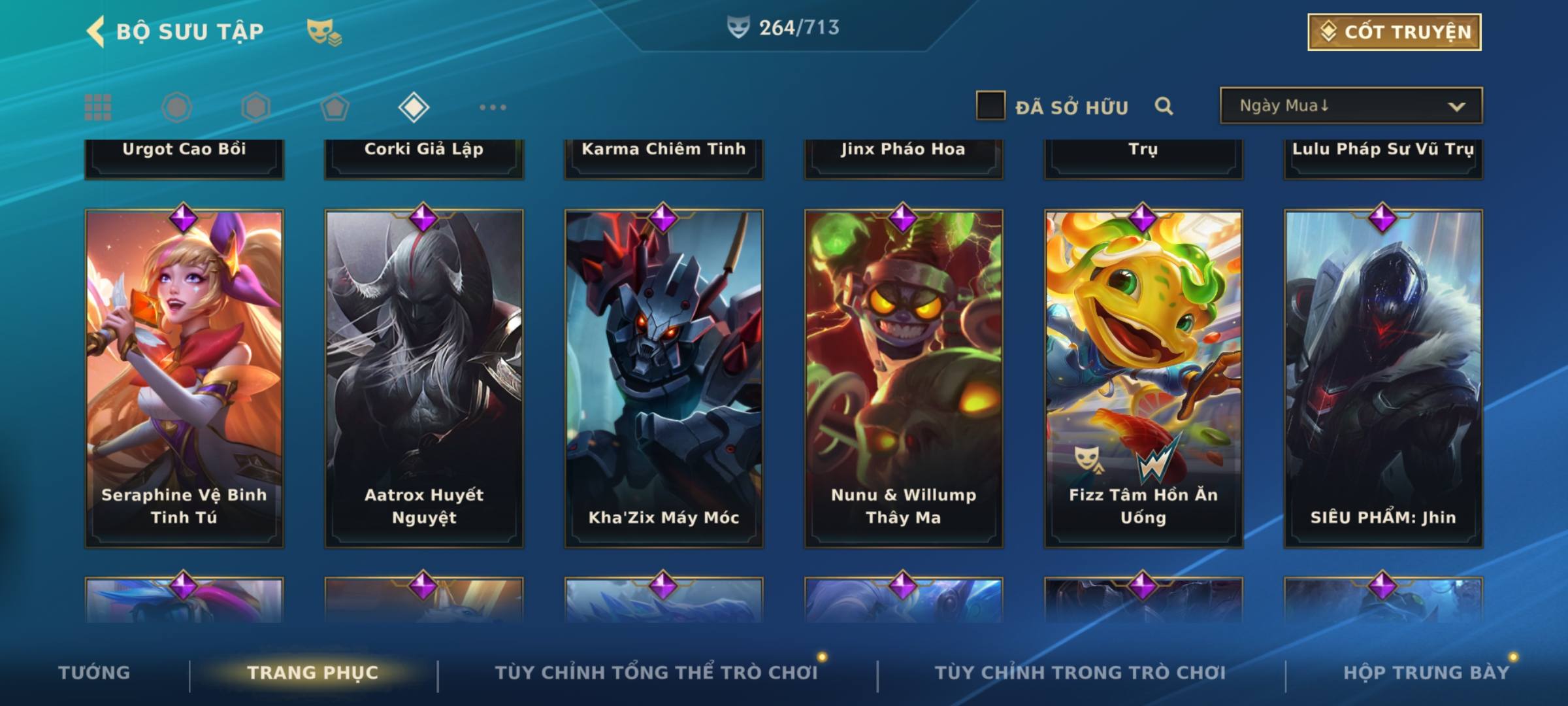Choose the diamond rarity filter

414,107
